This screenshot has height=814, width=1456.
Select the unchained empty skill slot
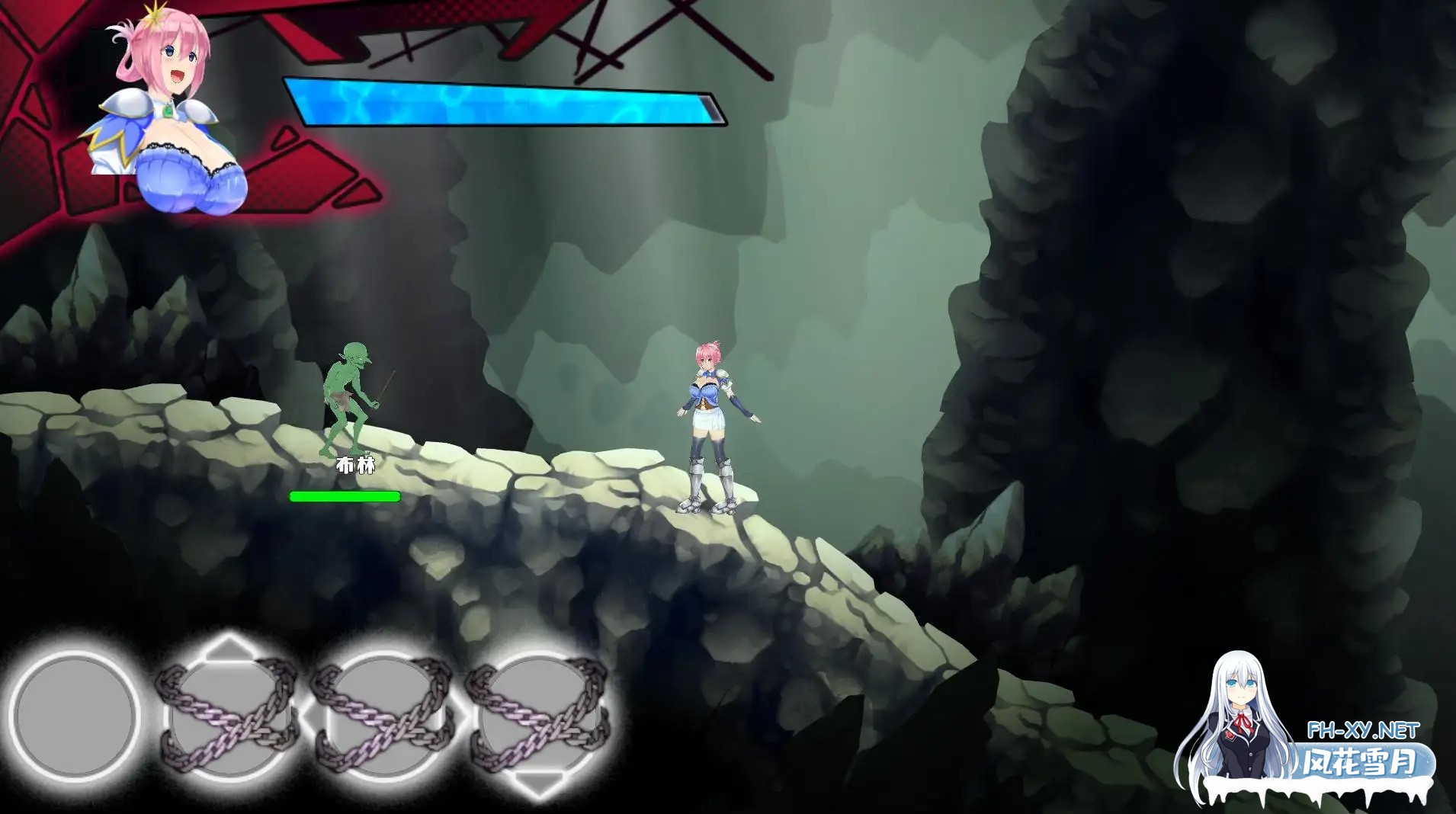(75, 715)
